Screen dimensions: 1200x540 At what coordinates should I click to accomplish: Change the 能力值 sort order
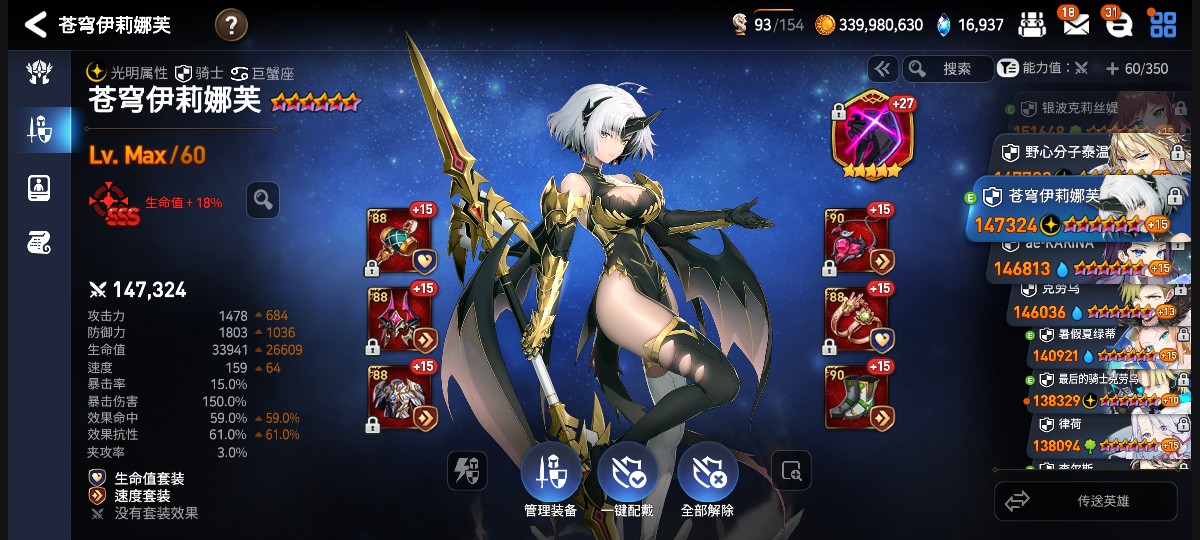[x=1046, y=69]
